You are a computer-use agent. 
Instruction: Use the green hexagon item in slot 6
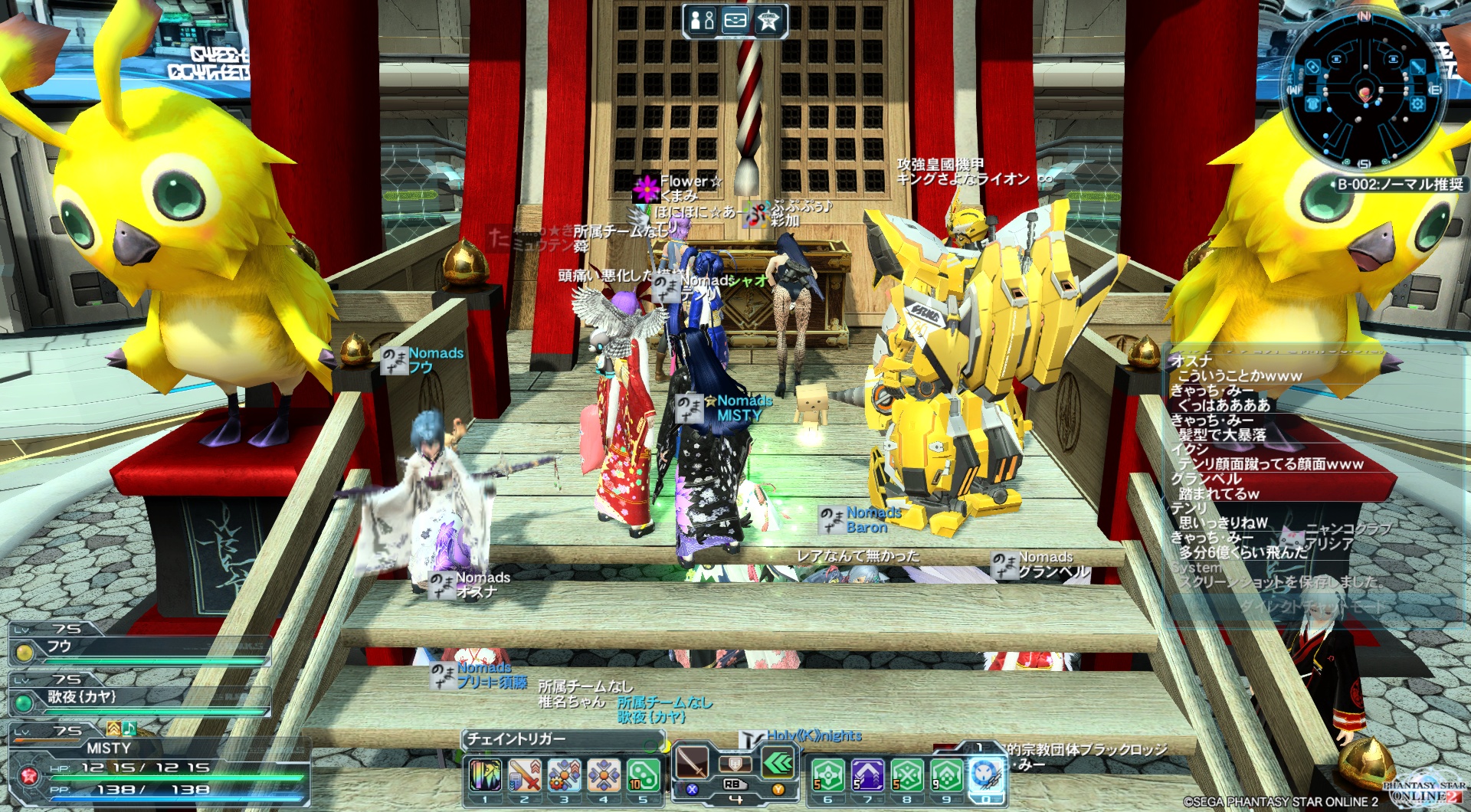(x=828, y=775)
